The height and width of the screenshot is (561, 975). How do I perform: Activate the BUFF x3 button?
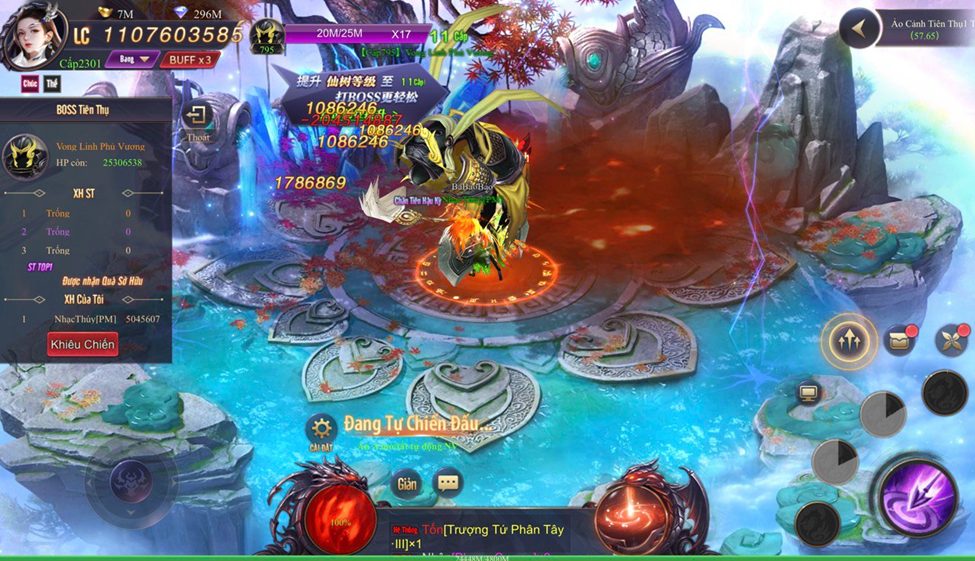coord(189,59)
